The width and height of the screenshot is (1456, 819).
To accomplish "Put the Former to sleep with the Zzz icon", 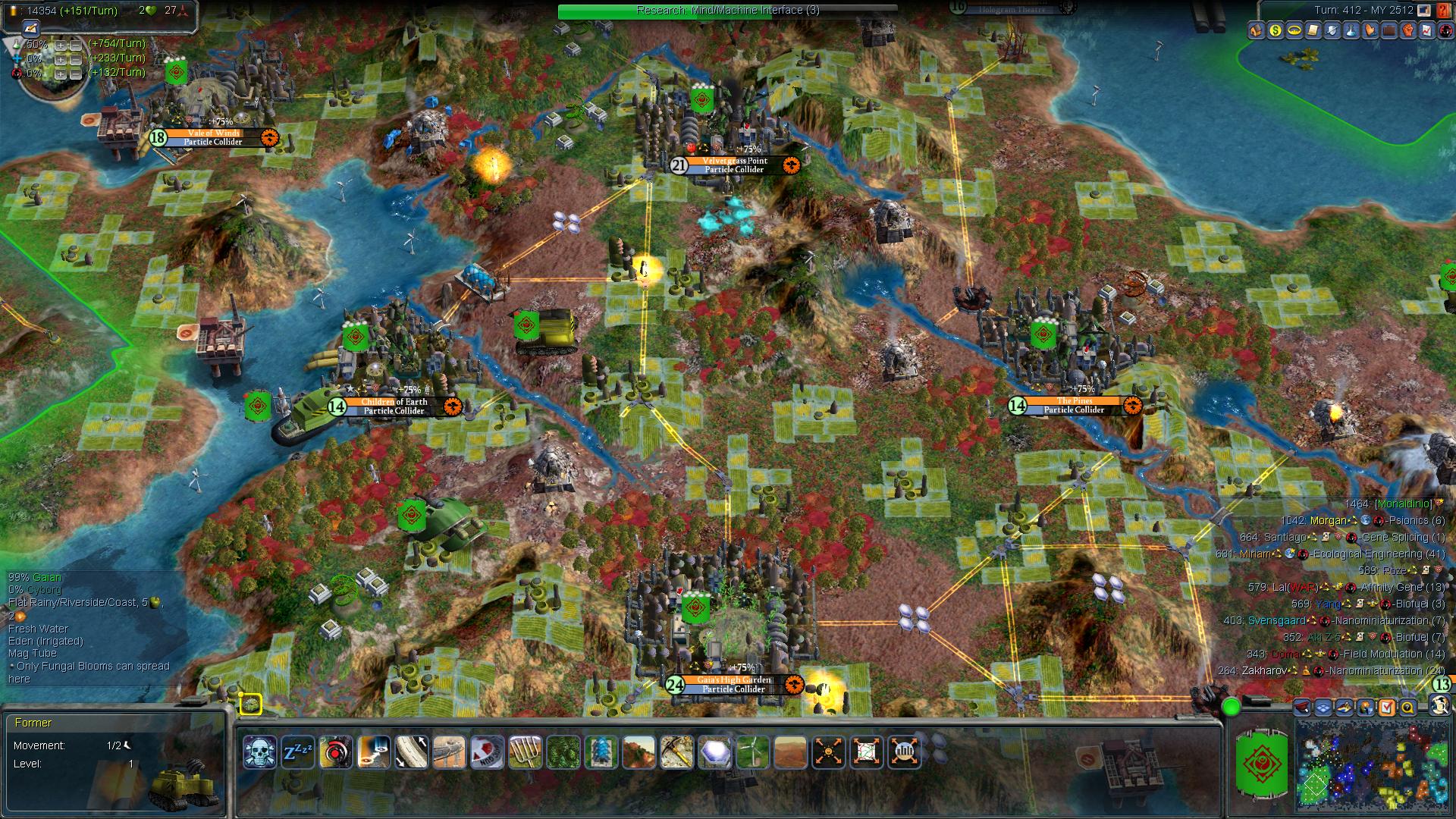I will [x=297, y=752].
